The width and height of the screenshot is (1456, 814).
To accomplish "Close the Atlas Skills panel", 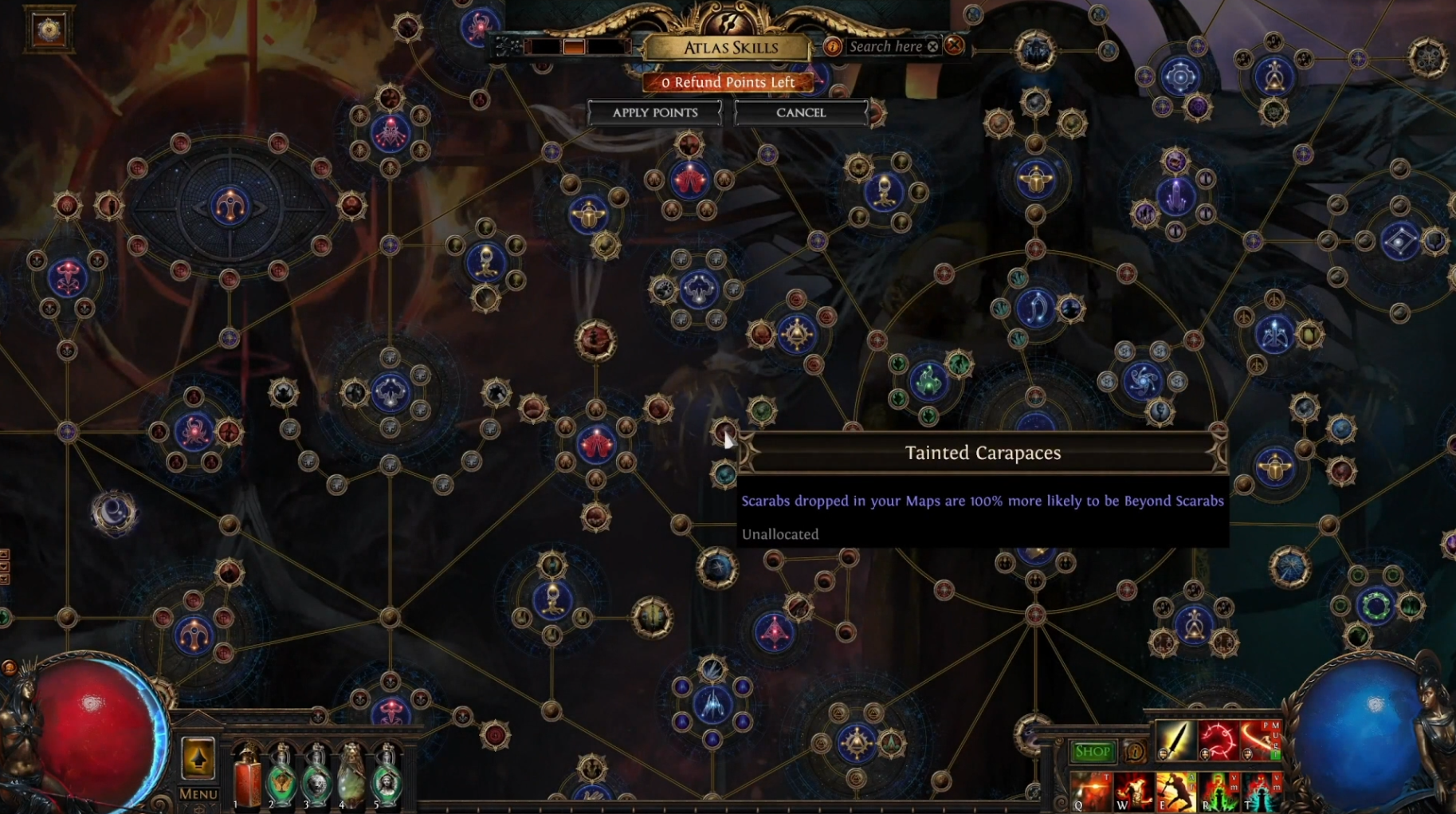I will click(x=954, y=46).
